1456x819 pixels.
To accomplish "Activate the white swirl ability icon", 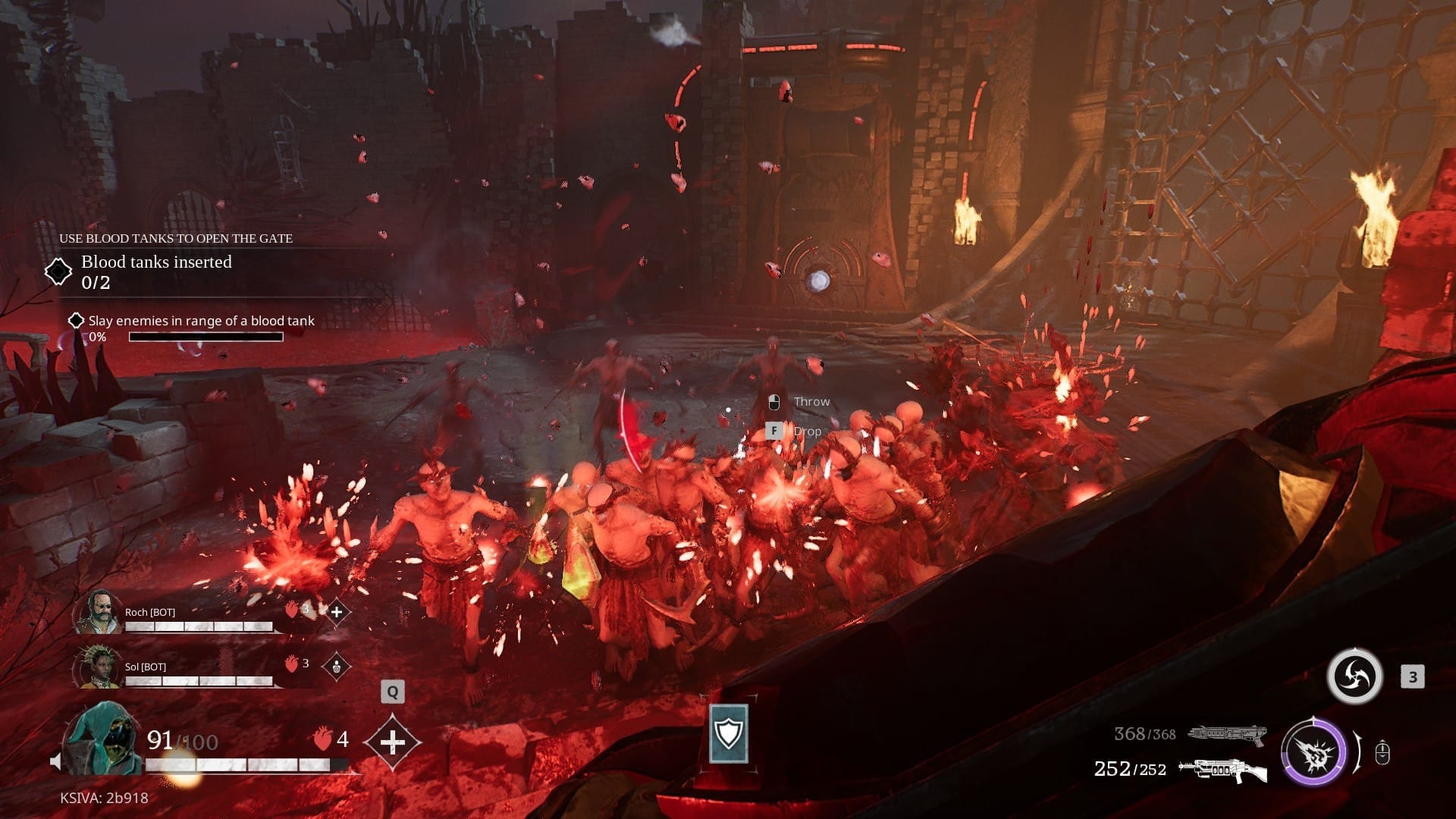I will click(1354, 676).
